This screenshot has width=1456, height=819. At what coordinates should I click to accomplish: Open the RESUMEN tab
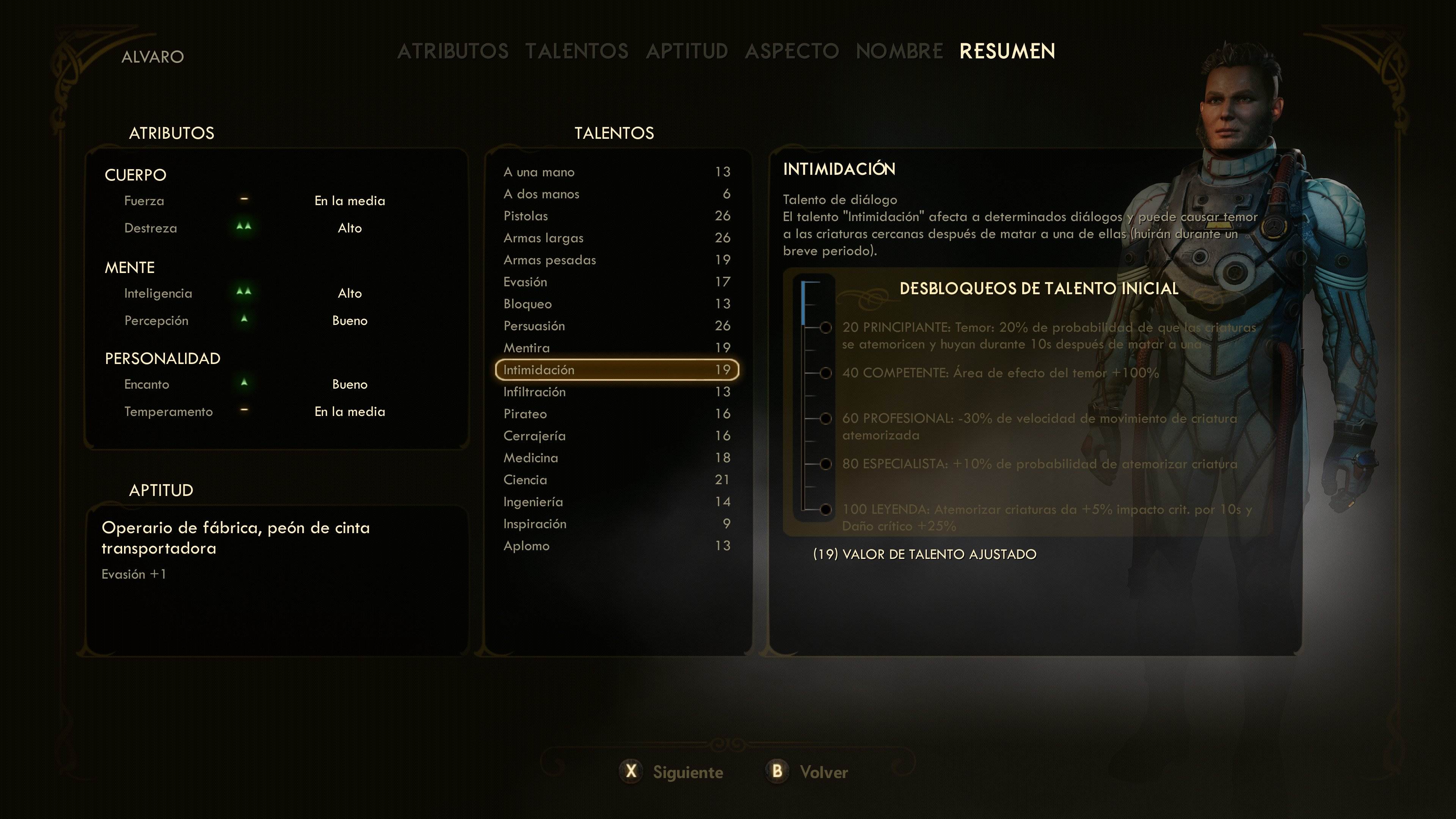[x=1007, y=52]
